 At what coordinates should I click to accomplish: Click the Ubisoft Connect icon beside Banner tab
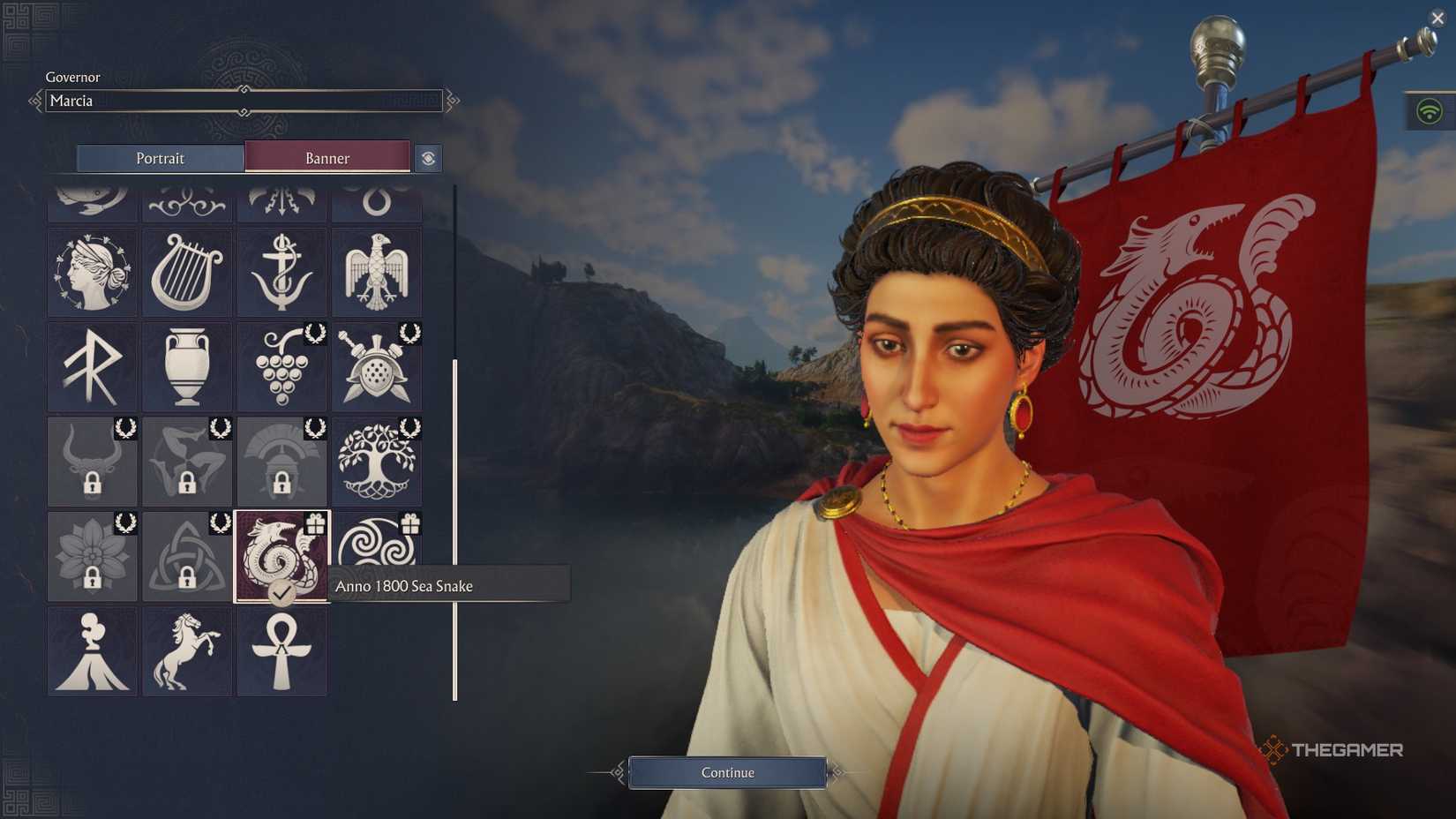pyautogui.click(x=429, y=158)
